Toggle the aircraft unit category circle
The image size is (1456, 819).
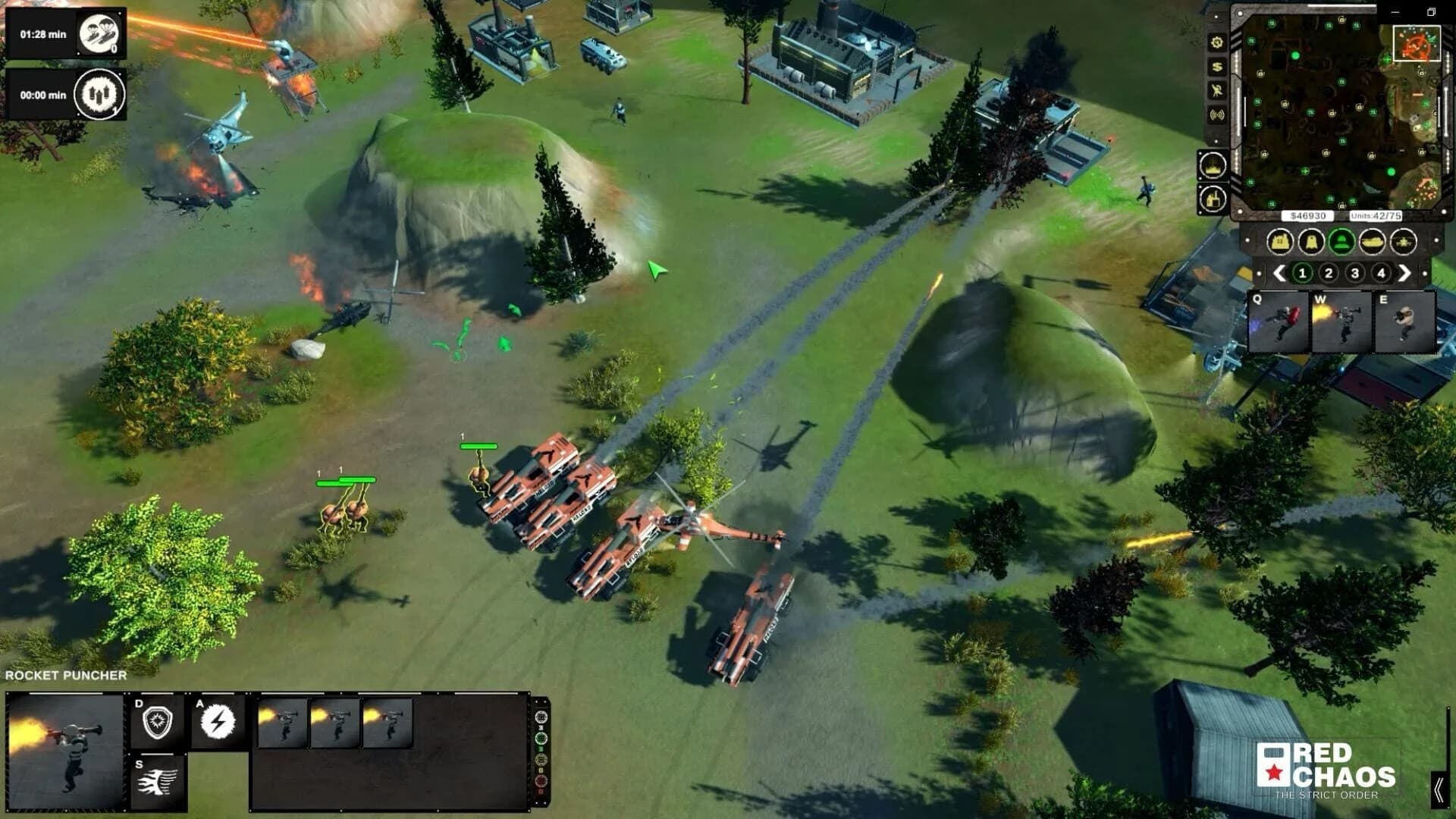(1403, 243)
